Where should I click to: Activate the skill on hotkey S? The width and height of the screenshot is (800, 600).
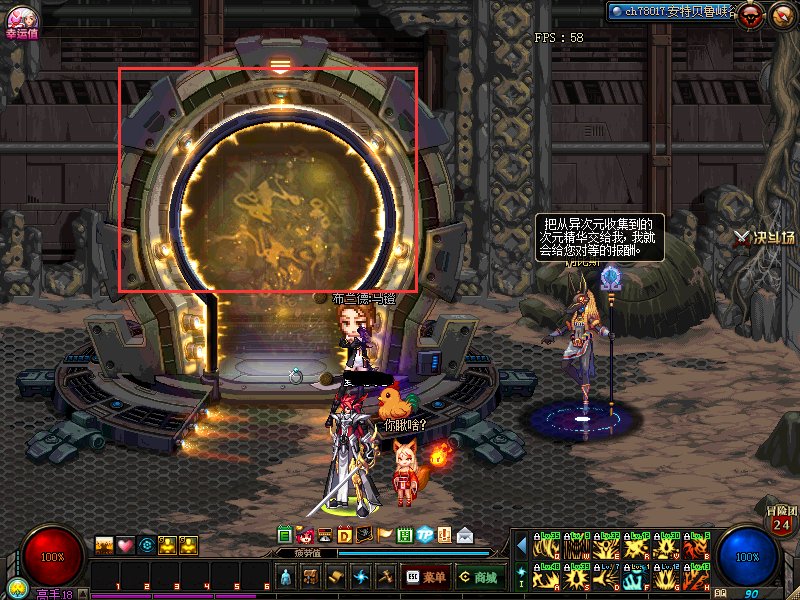pyautogui.click(x=578, y=576)
